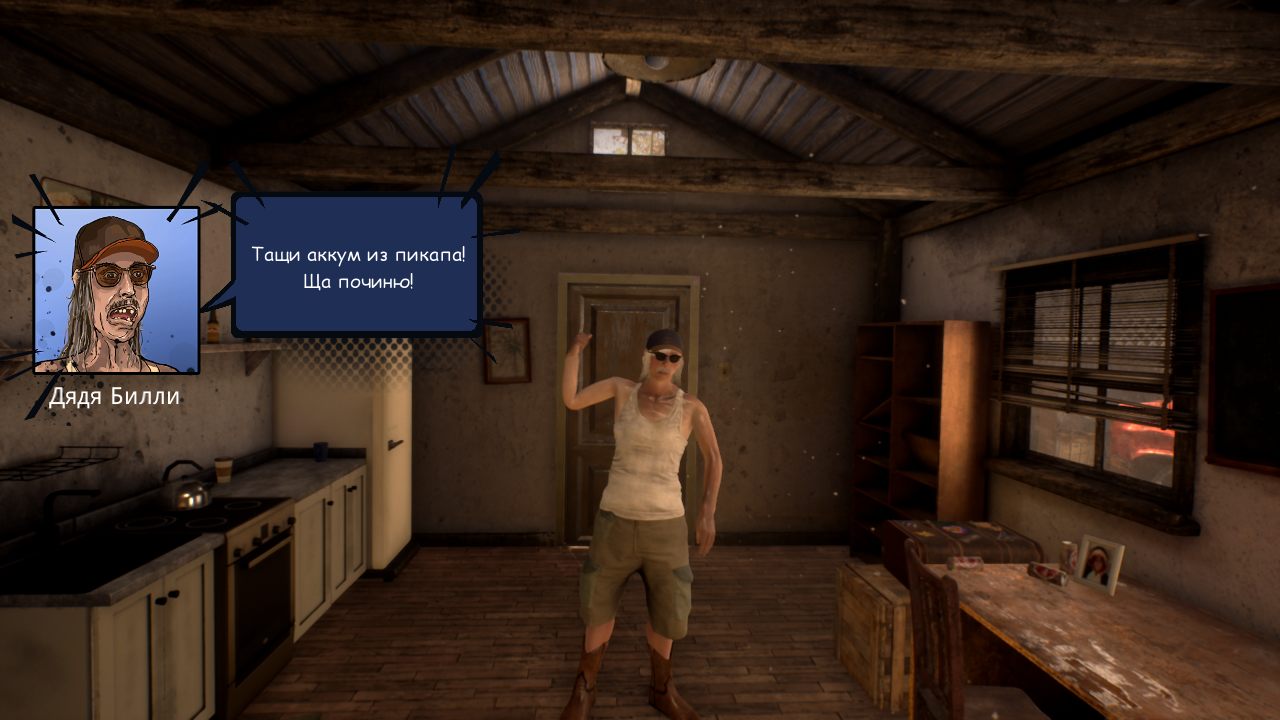Select the Дядя Билли speaker portrait
Image resolution: width=1280 pixels, height=720 pixels.
pos(116,290)
